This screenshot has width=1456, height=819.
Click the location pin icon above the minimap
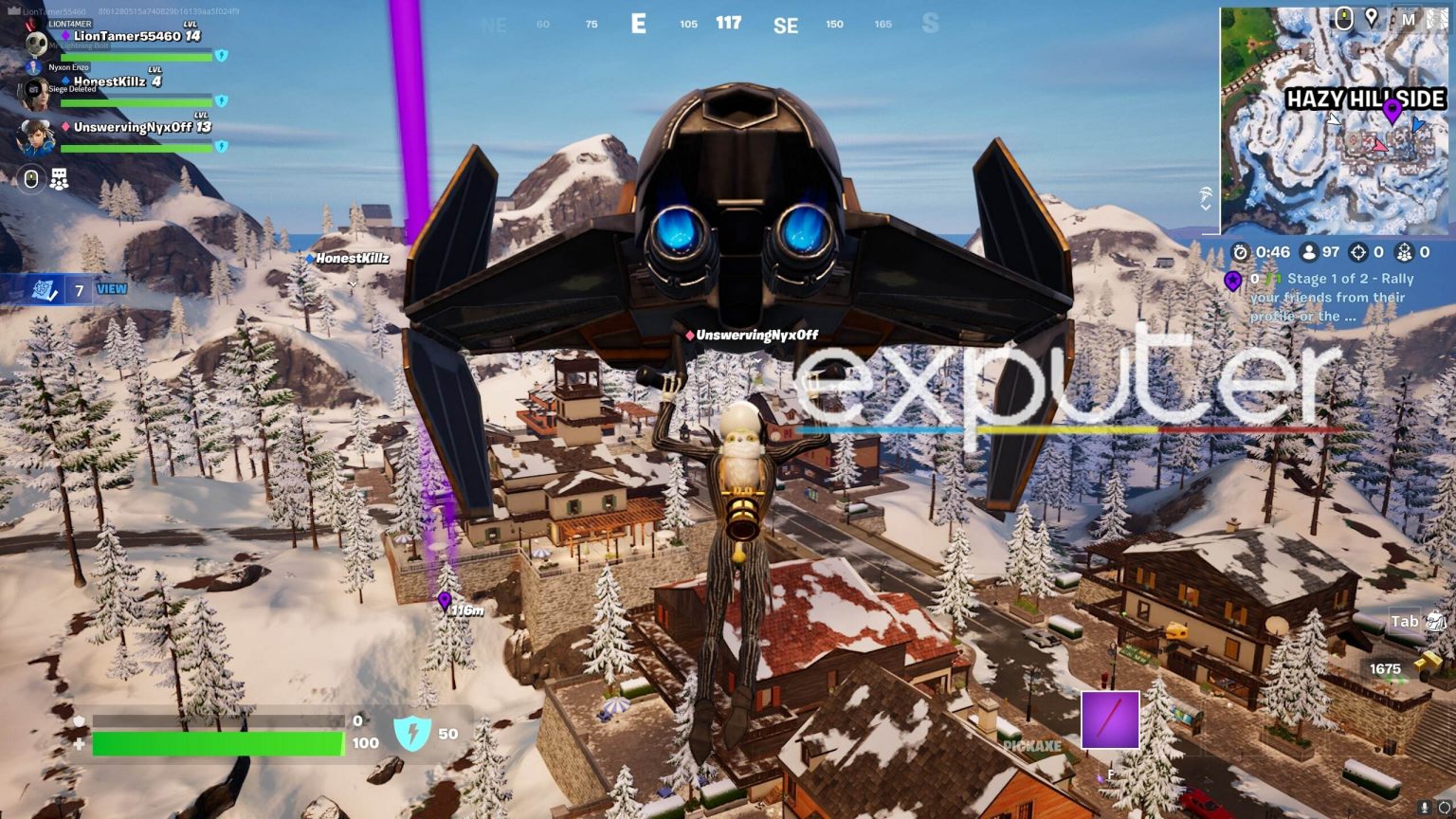[x=1372, y=16]
